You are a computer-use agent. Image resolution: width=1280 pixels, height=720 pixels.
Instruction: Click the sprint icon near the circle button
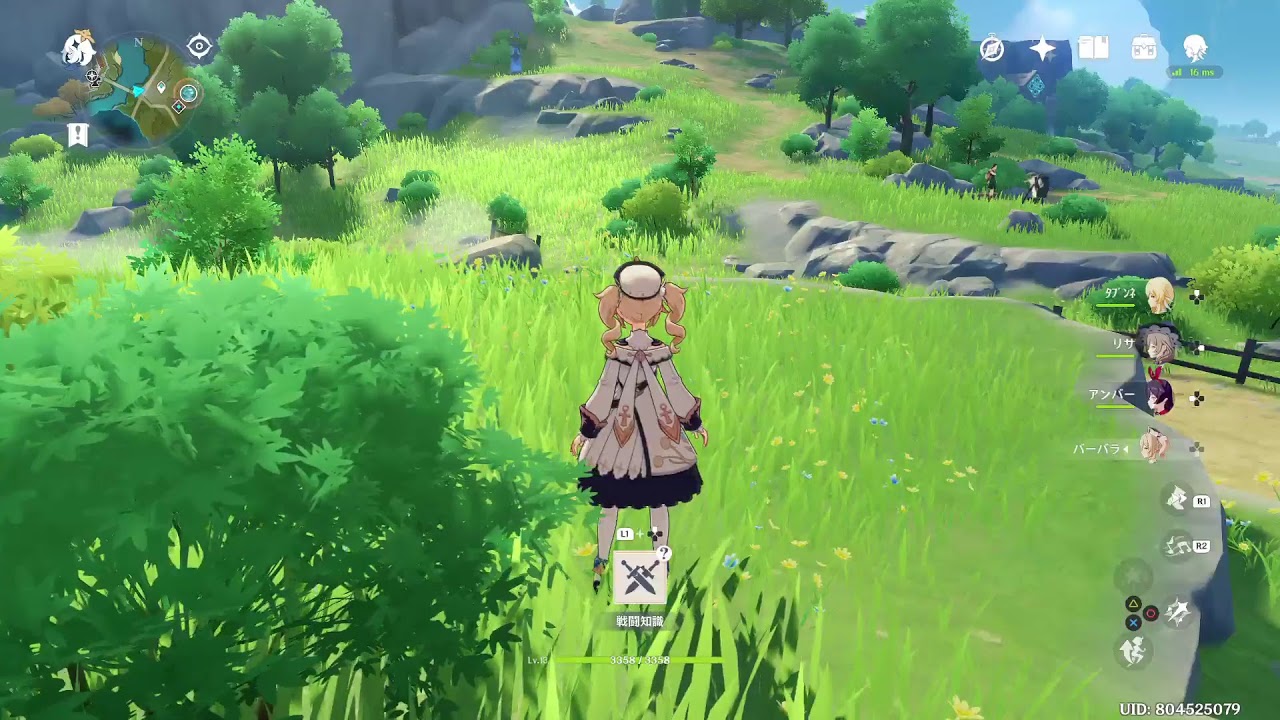click(x=1176, y=610)
